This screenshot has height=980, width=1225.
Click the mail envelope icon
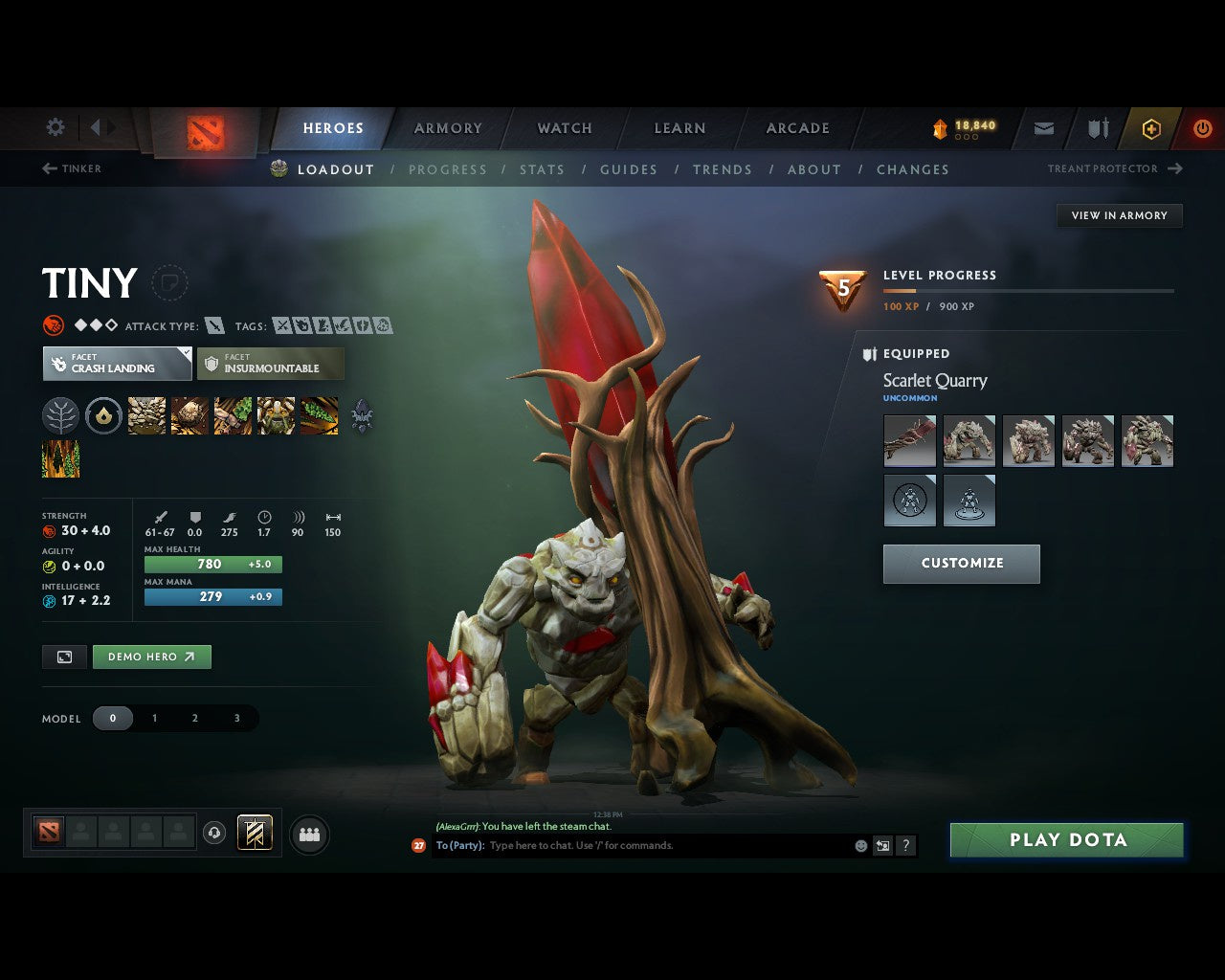click(x=1043, y=128)
